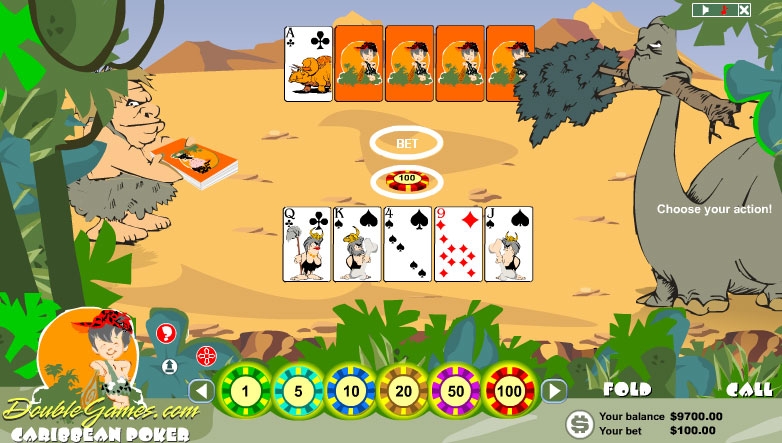Viewport: 782px width, 443px height.
Task: Choose the 5 chip
Action: pyautogui.click(x=299, y=390)
